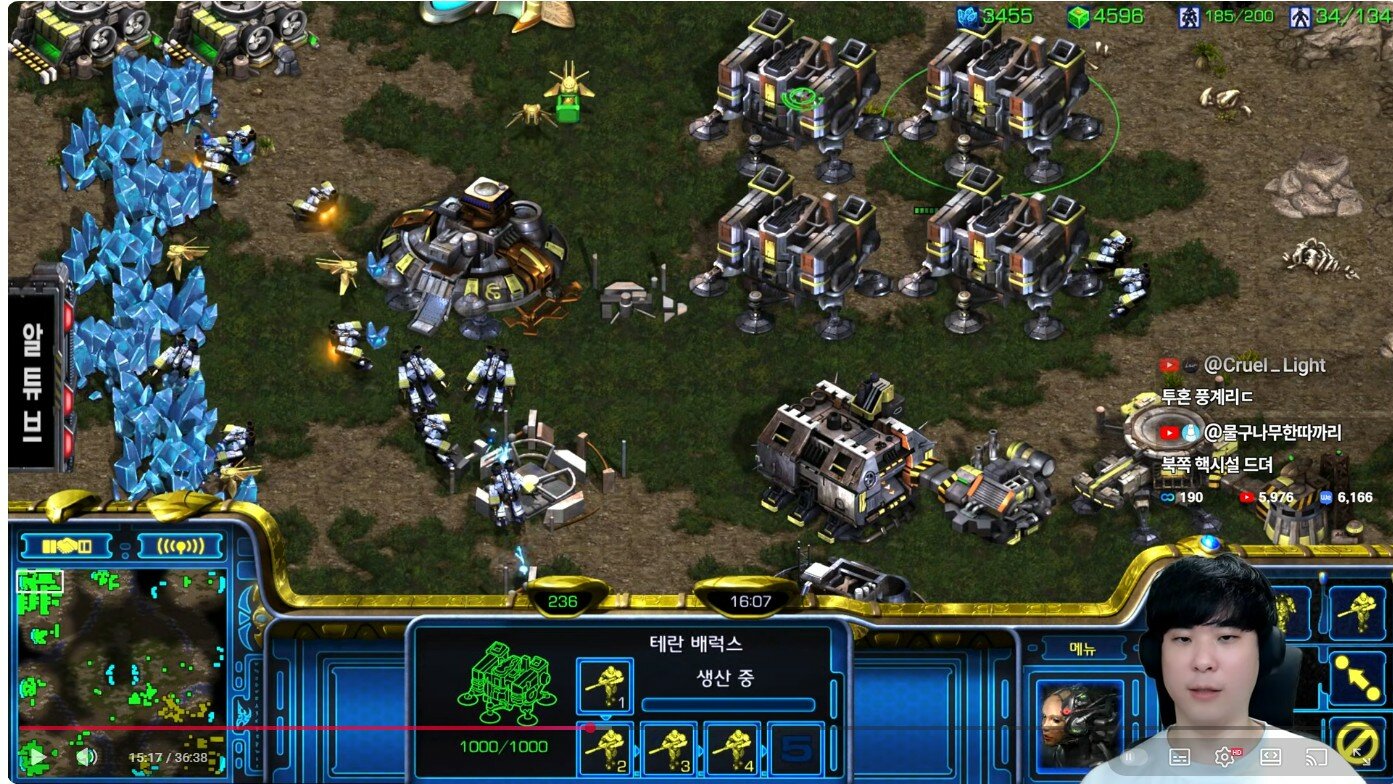The image size is (1393, 784).
Task: Cancel queued marine in slot 3
Action: coord(669,748)
